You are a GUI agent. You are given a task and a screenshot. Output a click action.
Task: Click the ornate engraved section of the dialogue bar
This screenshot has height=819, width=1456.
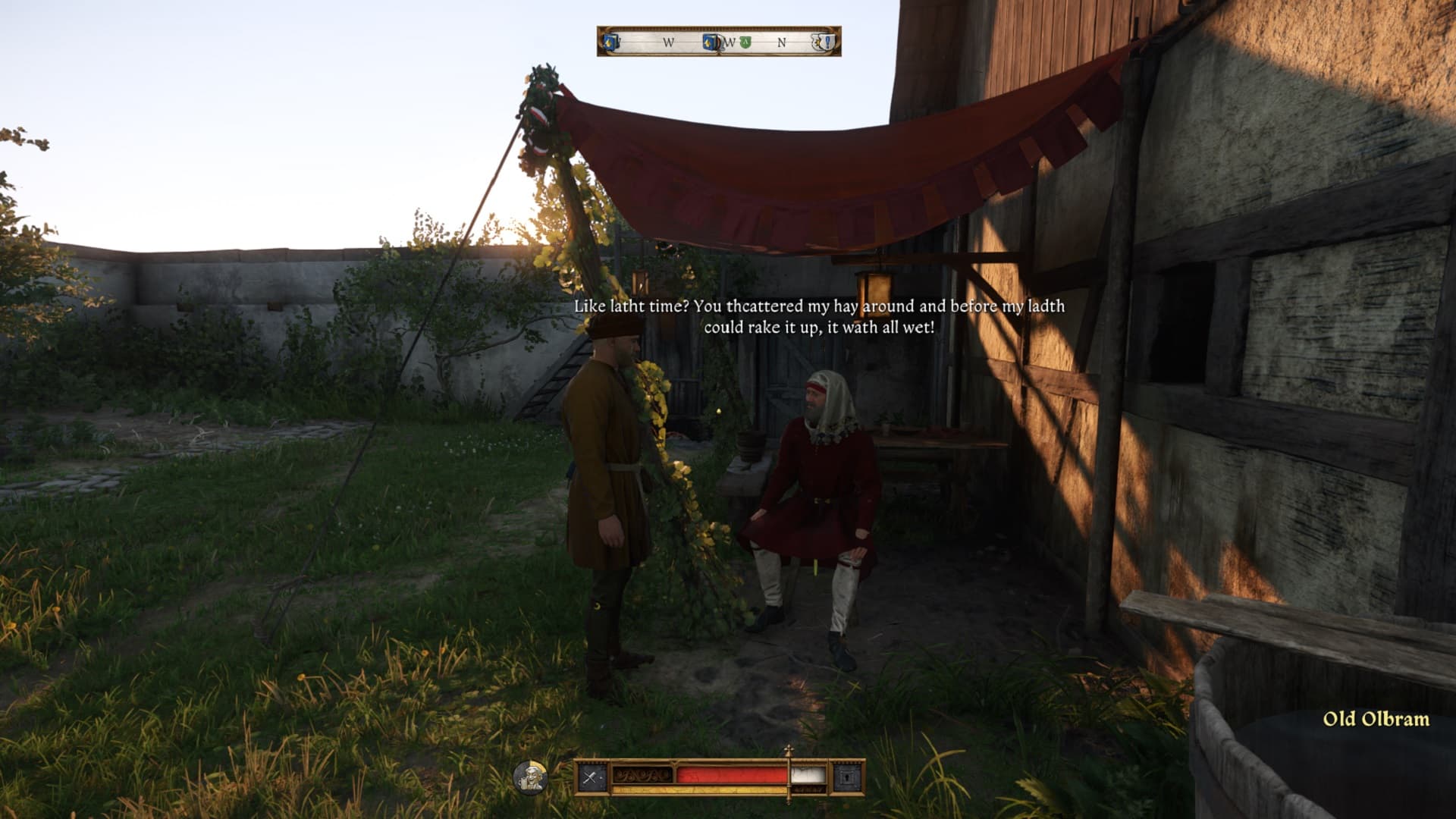tap(642, 776)
